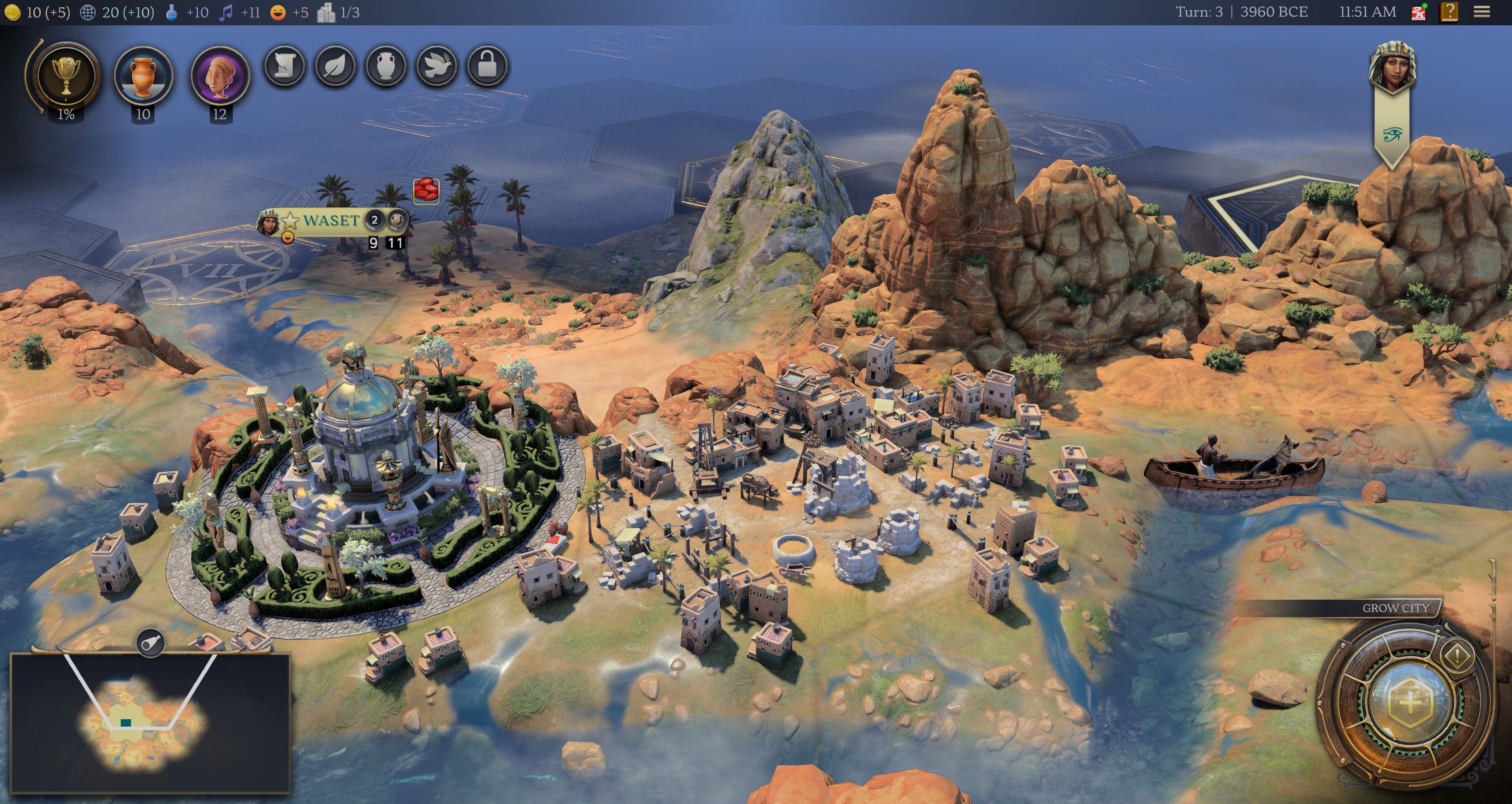Select the Waset city banner
This screenshot has height=804, width=1512.
click(330, 220)
